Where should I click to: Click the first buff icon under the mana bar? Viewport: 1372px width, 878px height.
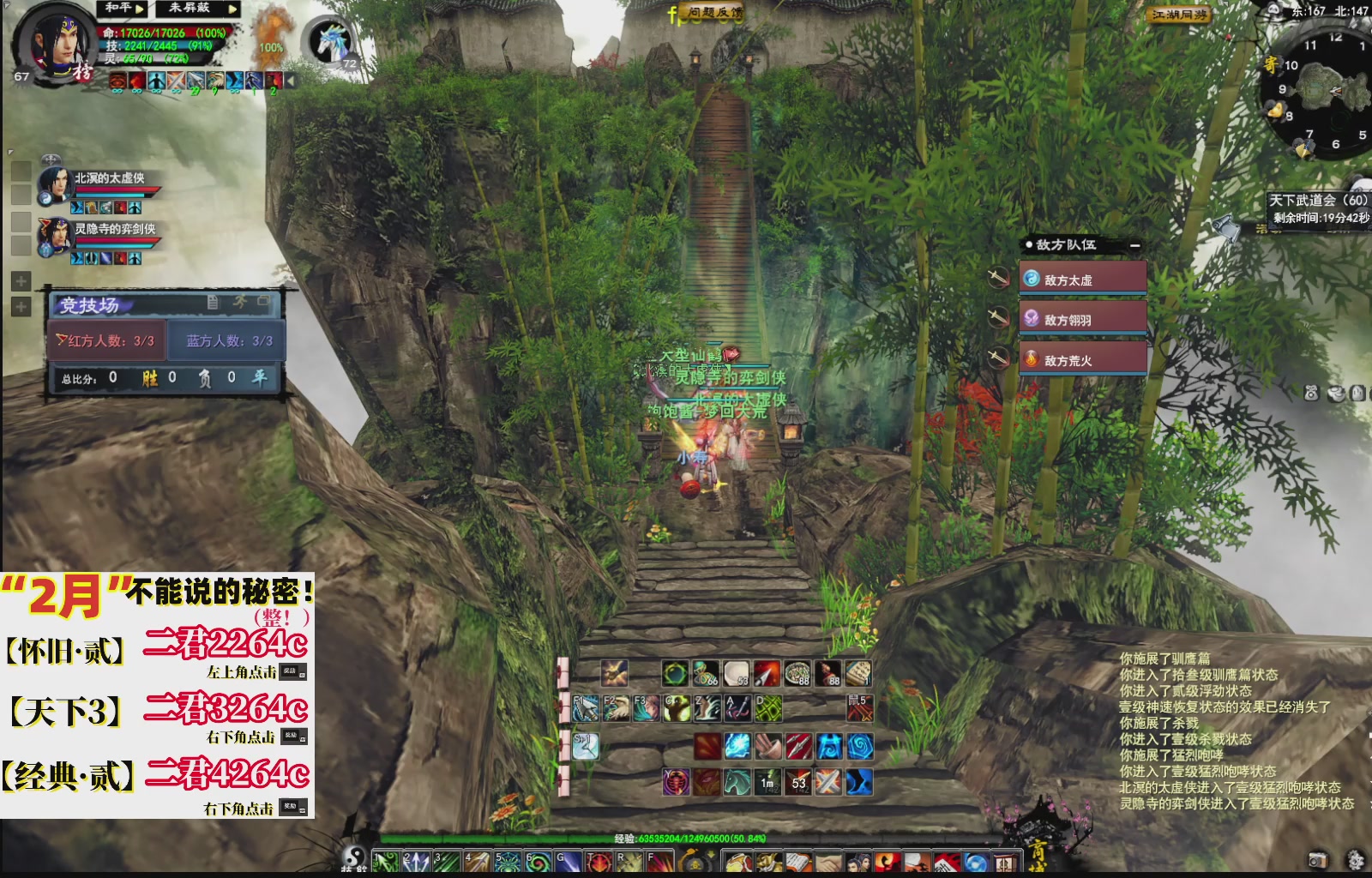(x=119, y=81)
